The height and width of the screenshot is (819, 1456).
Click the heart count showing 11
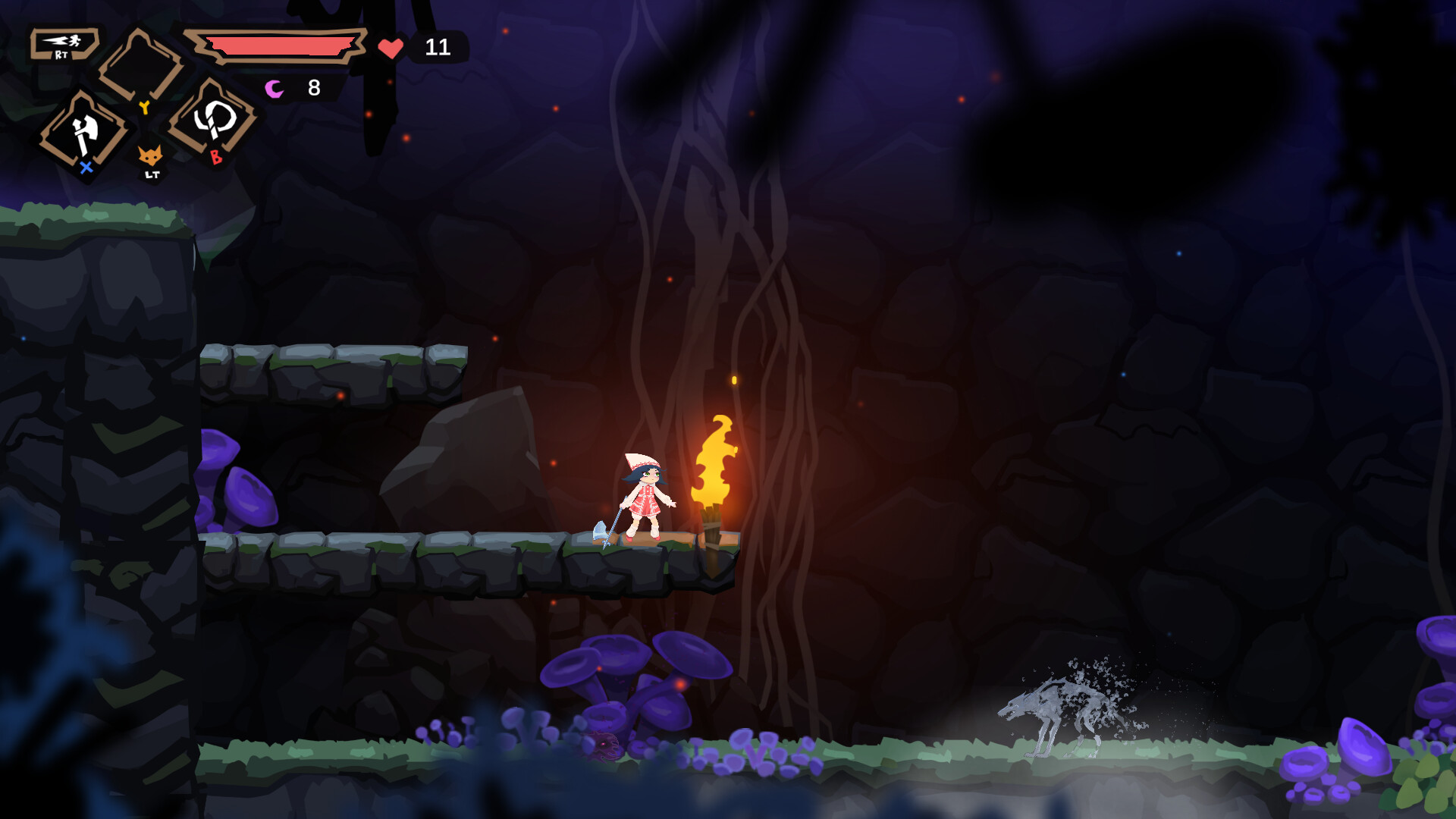coord(438,47)
